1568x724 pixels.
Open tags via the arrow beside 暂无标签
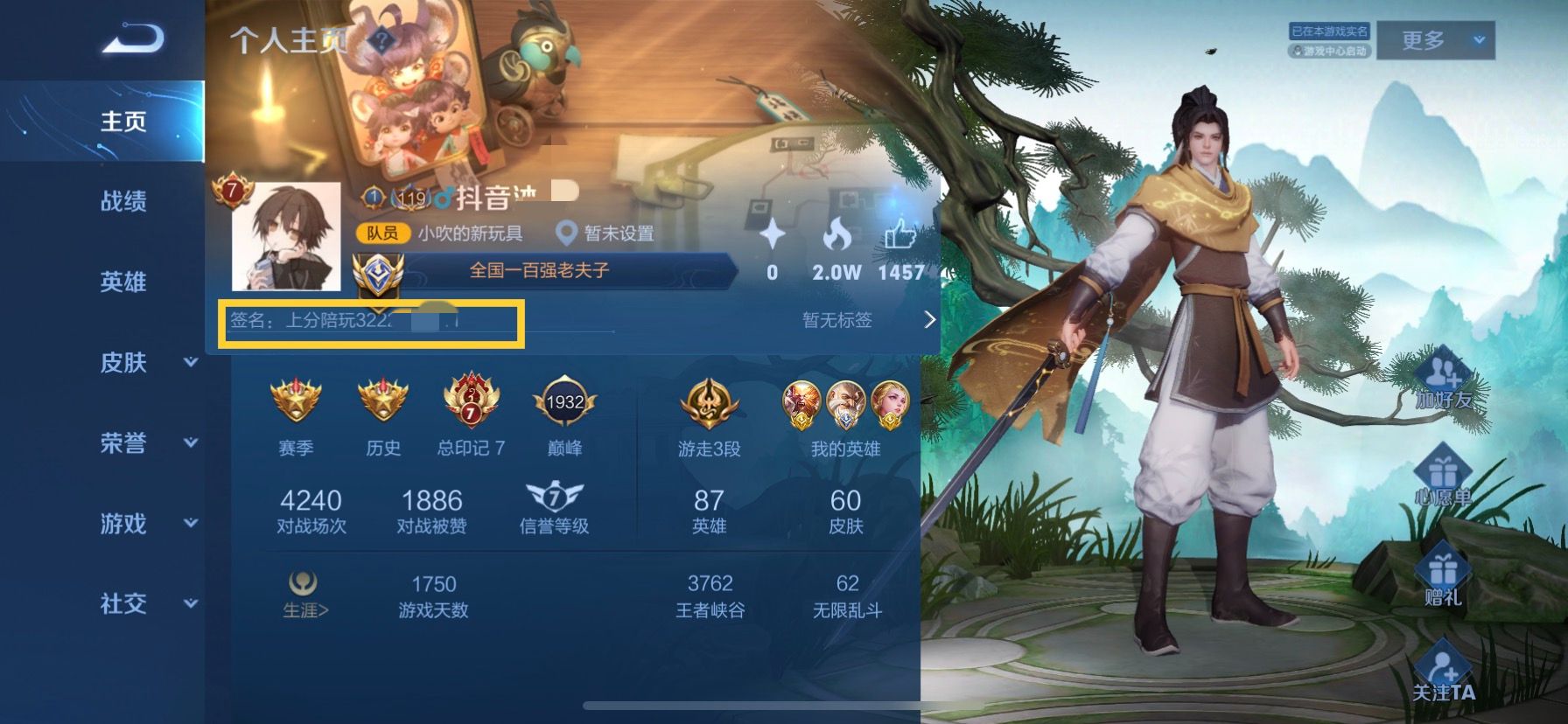point(930,320)
